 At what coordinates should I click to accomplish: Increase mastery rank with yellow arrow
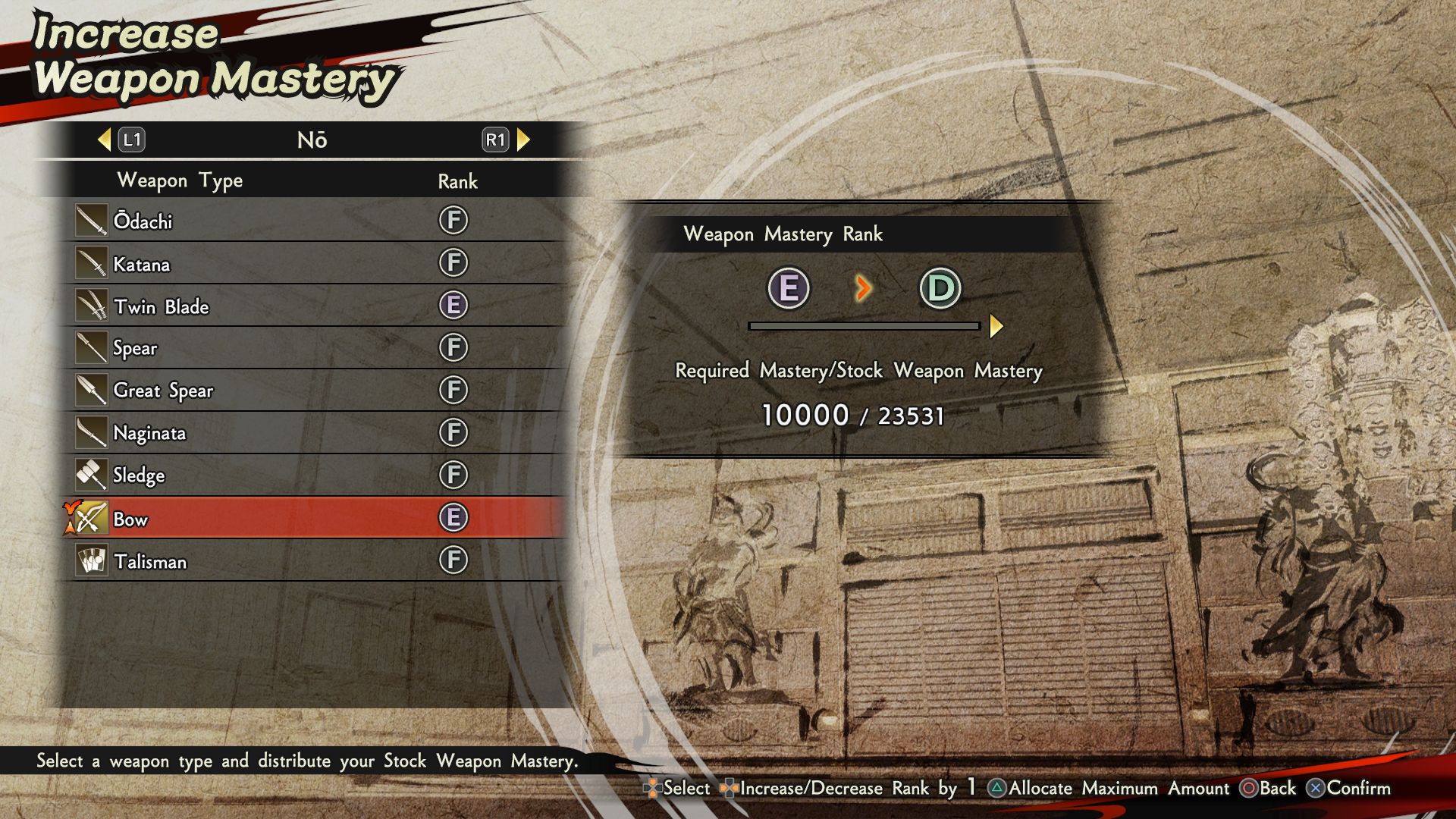[996, 326]
